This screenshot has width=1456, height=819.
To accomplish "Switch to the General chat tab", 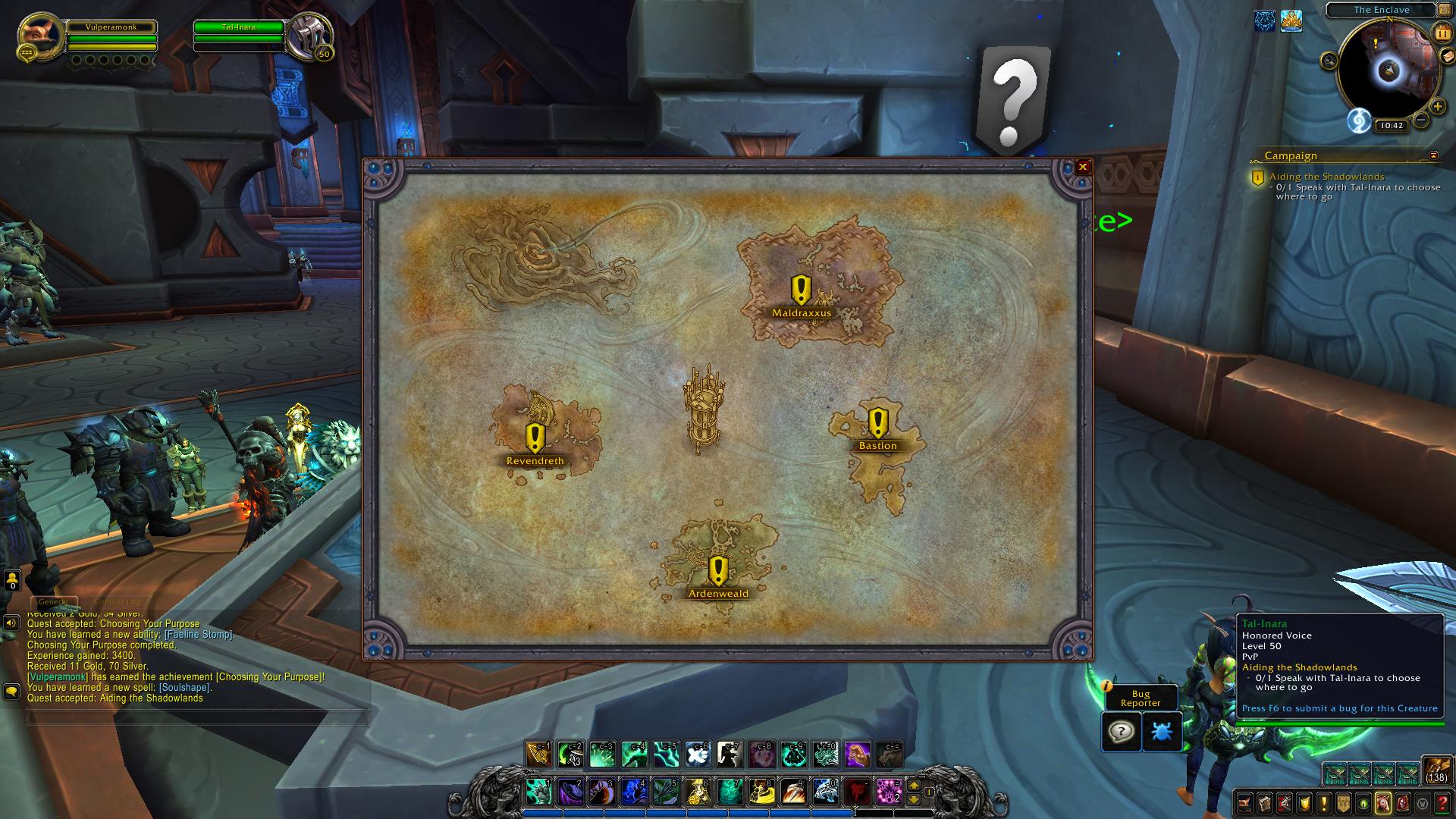I will (53, 602).
